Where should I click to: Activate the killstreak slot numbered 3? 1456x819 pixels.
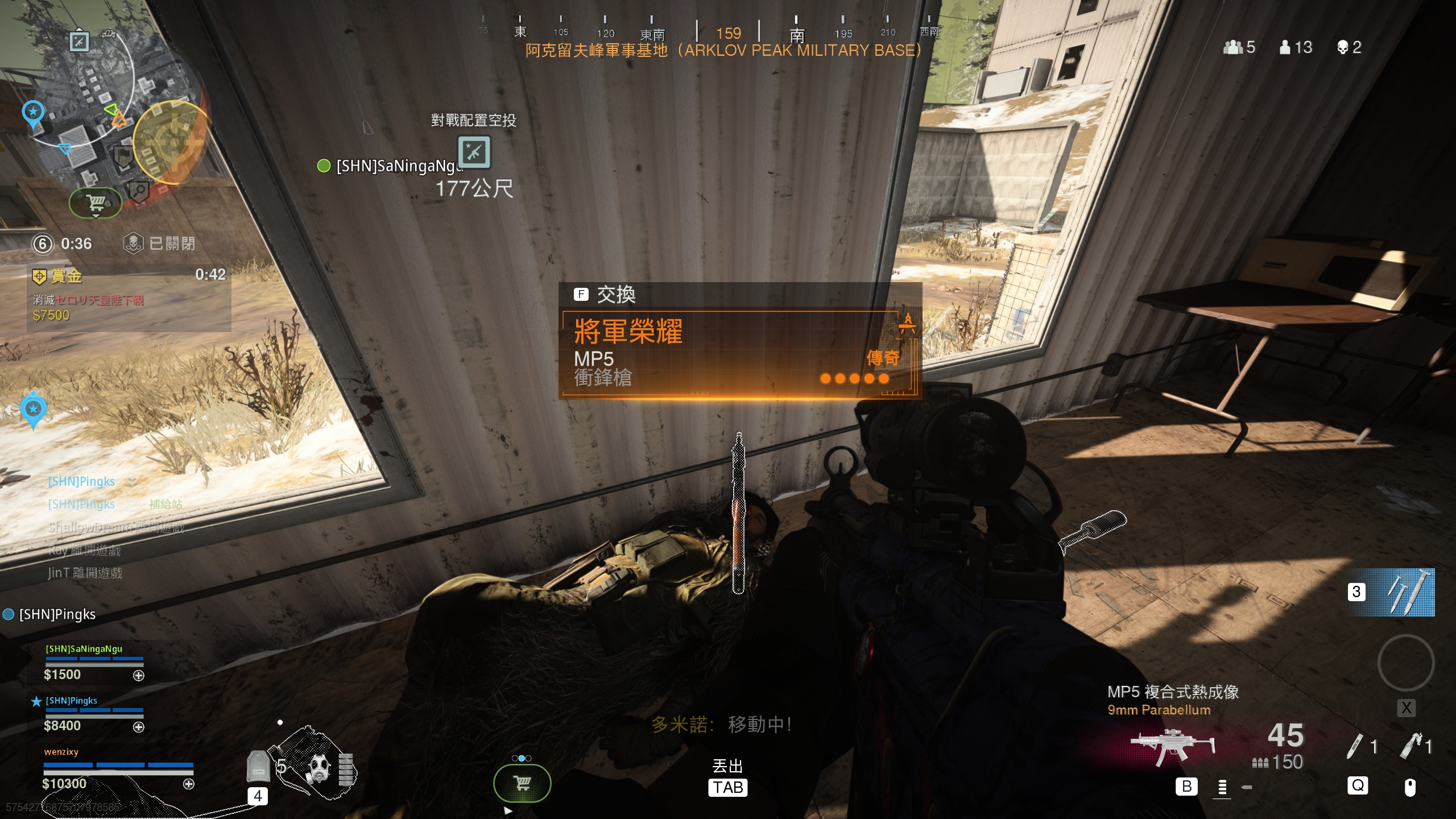[x=1391, y=592]
